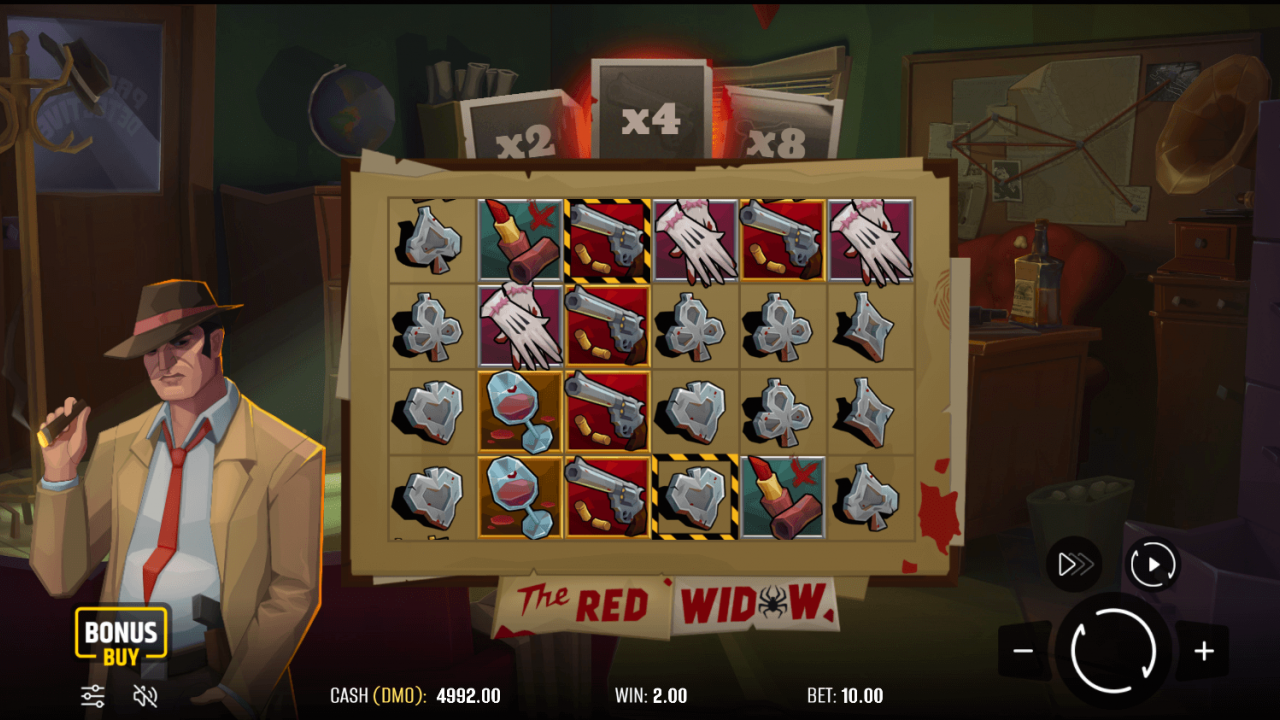This screenshot has width=1280, height=720.
Task: Spin the reels with the circular spin button
Action: [x=1113, y=651]
